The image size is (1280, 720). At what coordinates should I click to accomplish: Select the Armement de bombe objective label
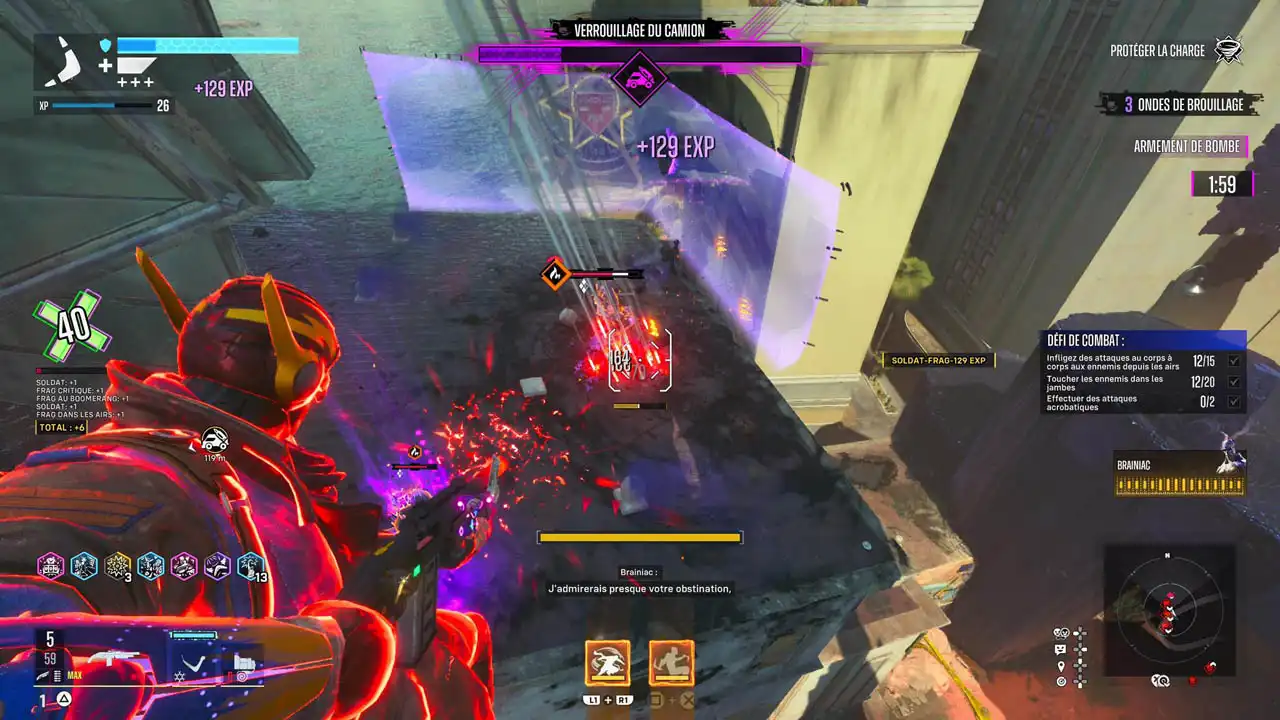[1187, 147]
